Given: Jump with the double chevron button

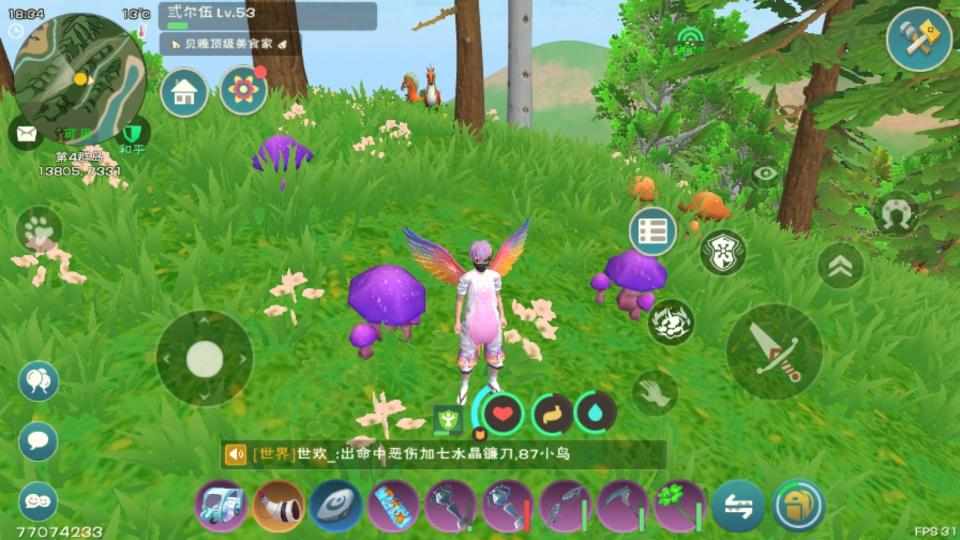Looking at the screenshot, I should pos(840,266).
